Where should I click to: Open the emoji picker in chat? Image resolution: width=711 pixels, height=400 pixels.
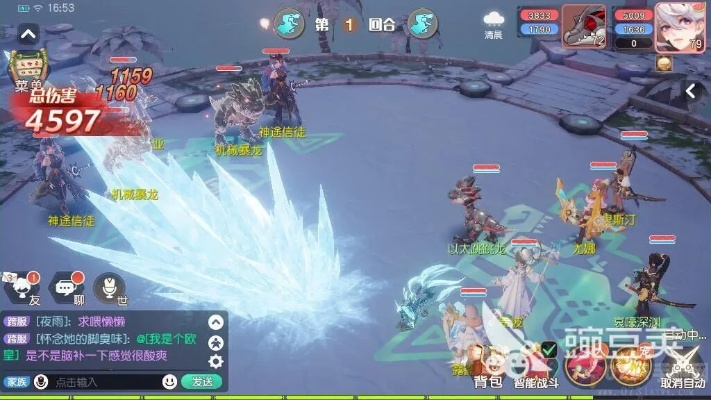click(169, 381)
